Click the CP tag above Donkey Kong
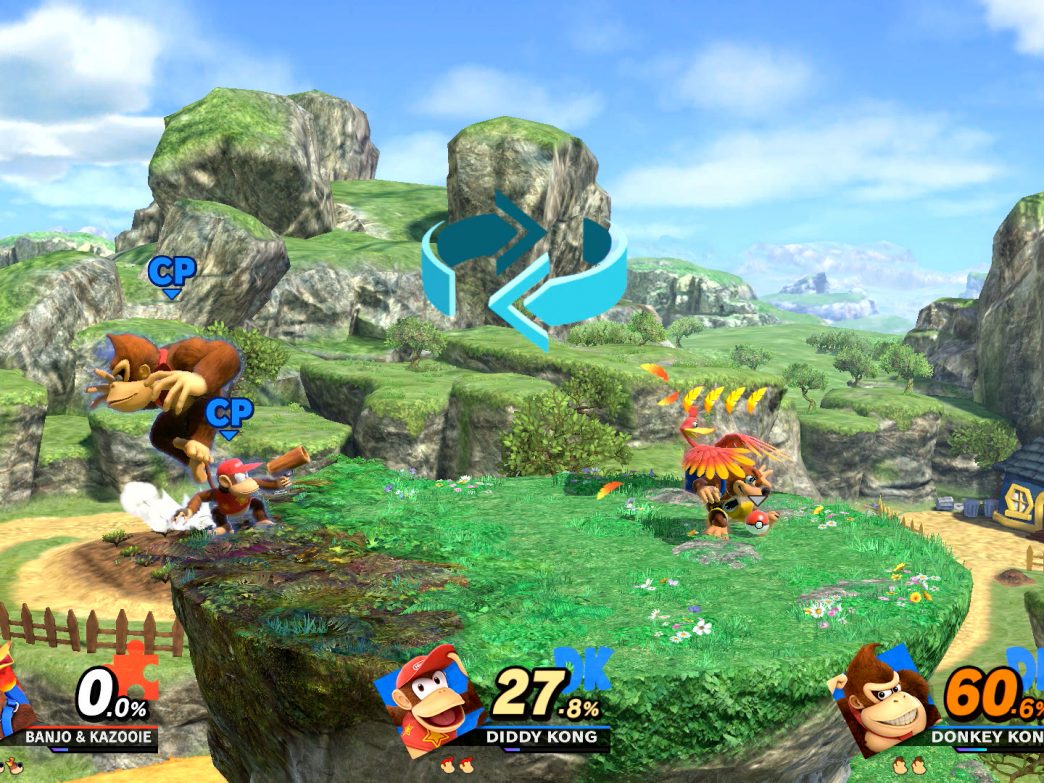 [172, 273]
